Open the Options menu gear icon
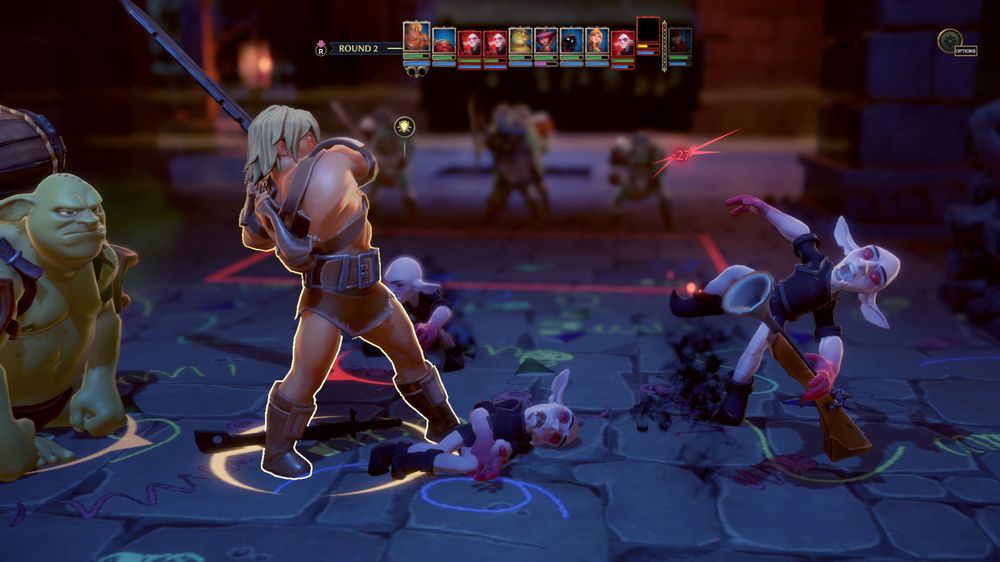This screenshot has height=562, width=1000. (x=949, y=40)
